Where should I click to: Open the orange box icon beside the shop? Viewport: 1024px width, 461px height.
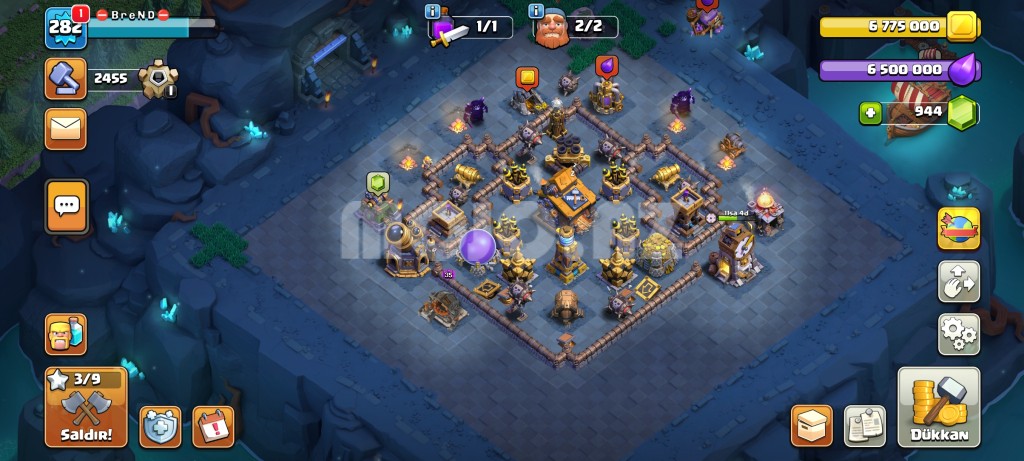(x=812, y=425)
